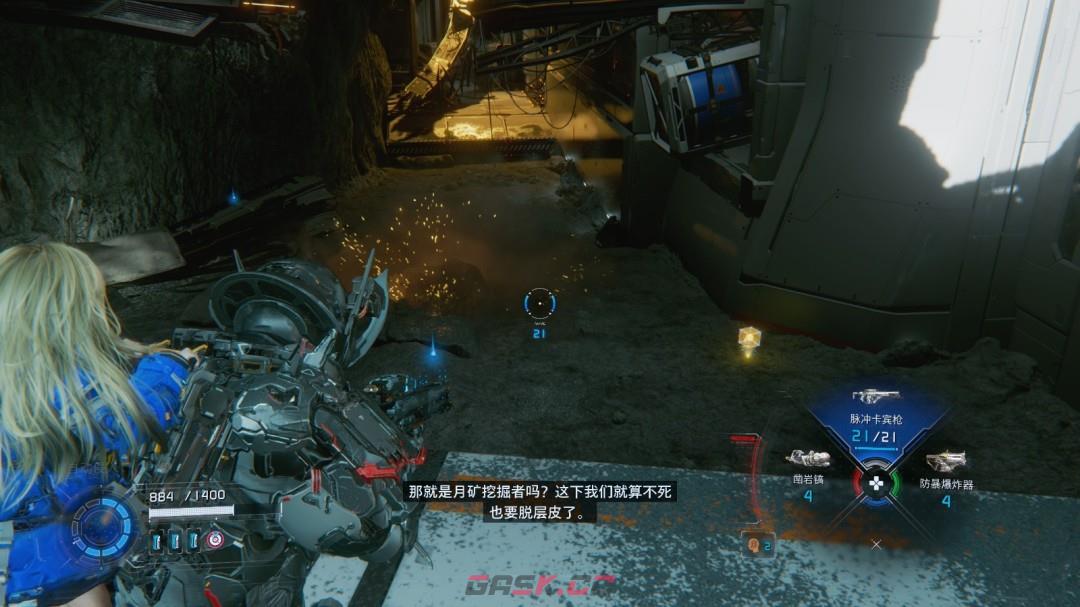Select the 脉冲卡宾枪 pulse carbine weapon
The image size is (1080, 607).
(x=877, y=398)
